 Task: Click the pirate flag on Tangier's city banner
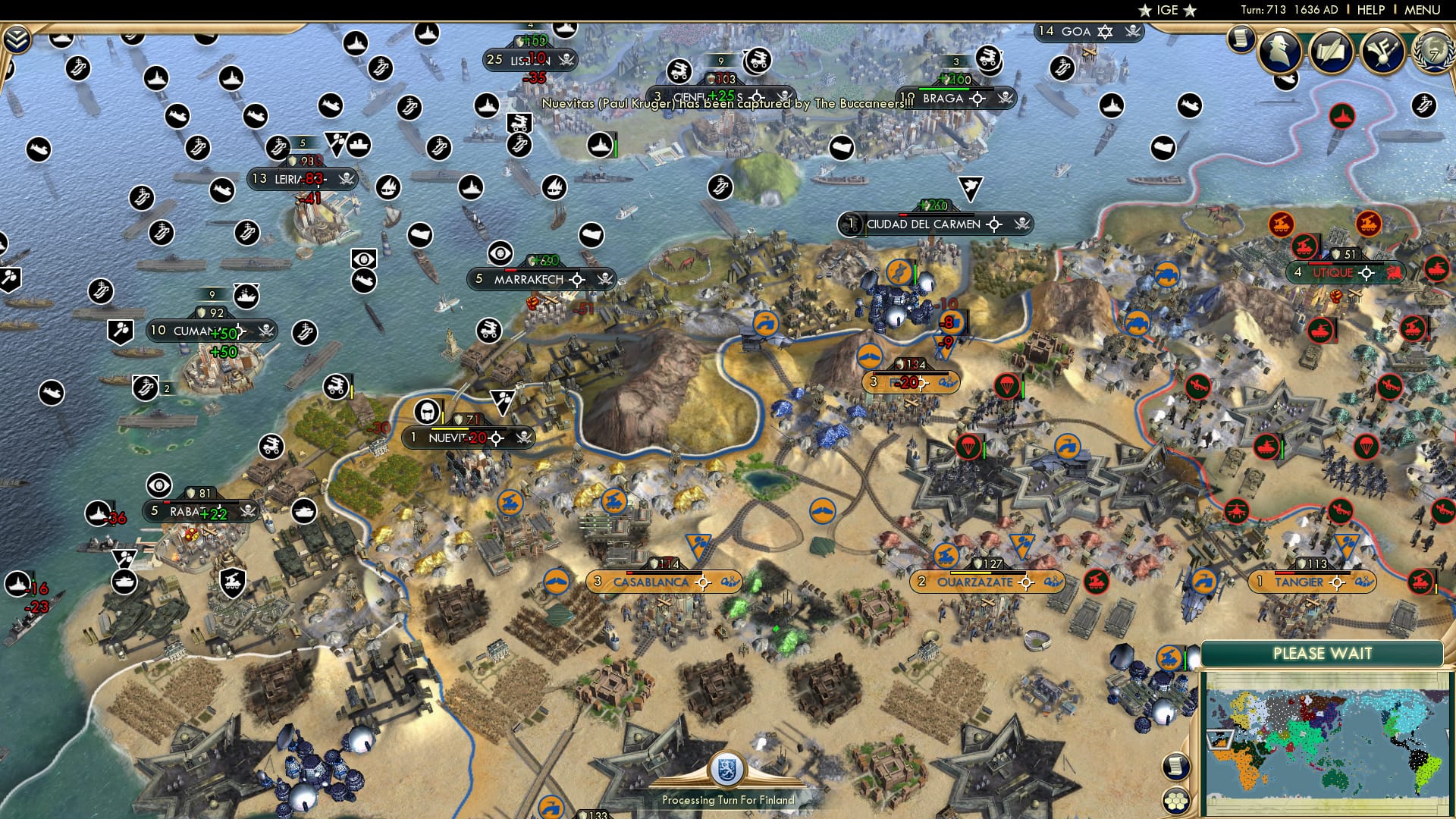(1365, 582)
